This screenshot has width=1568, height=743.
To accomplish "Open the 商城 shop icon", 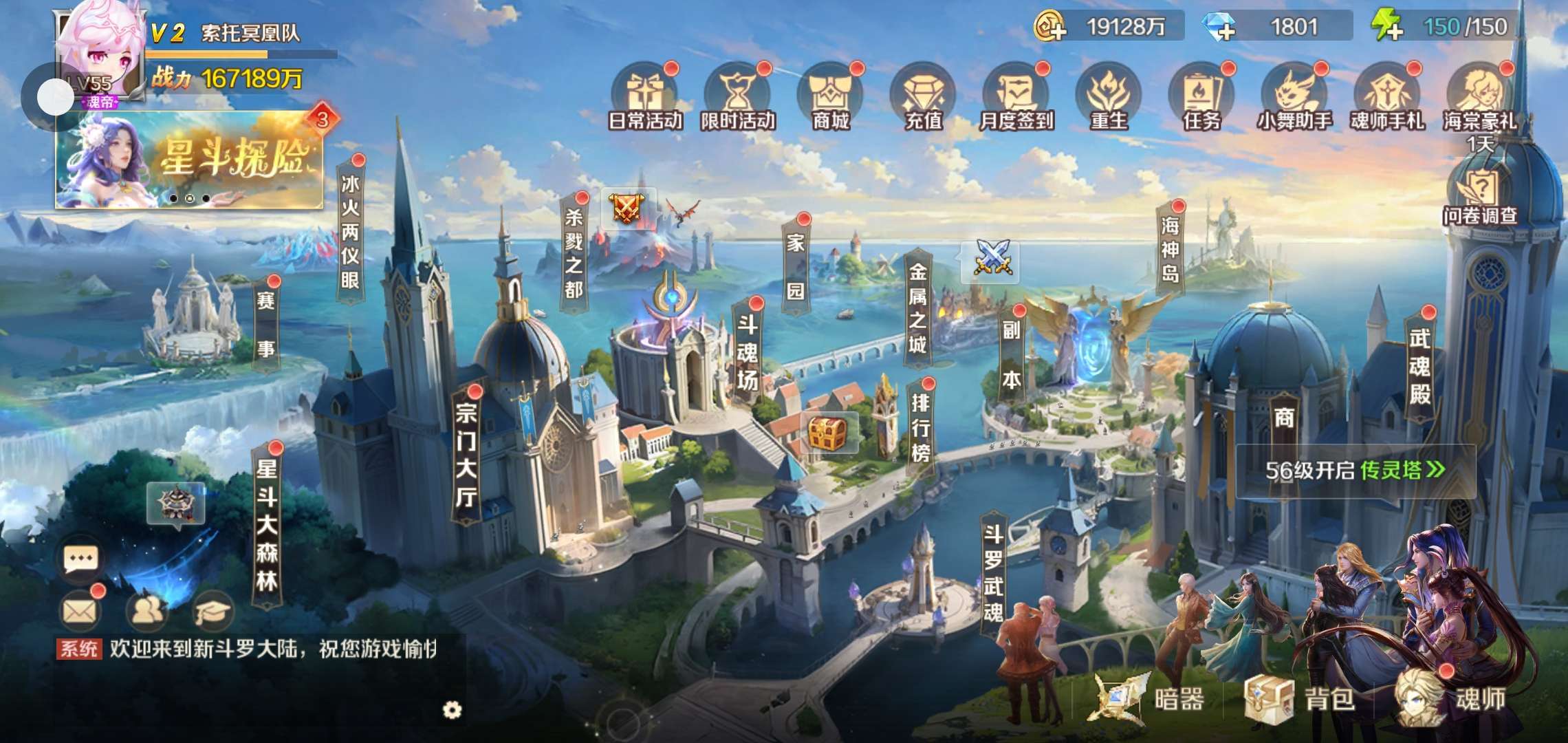I will (831, 96).
